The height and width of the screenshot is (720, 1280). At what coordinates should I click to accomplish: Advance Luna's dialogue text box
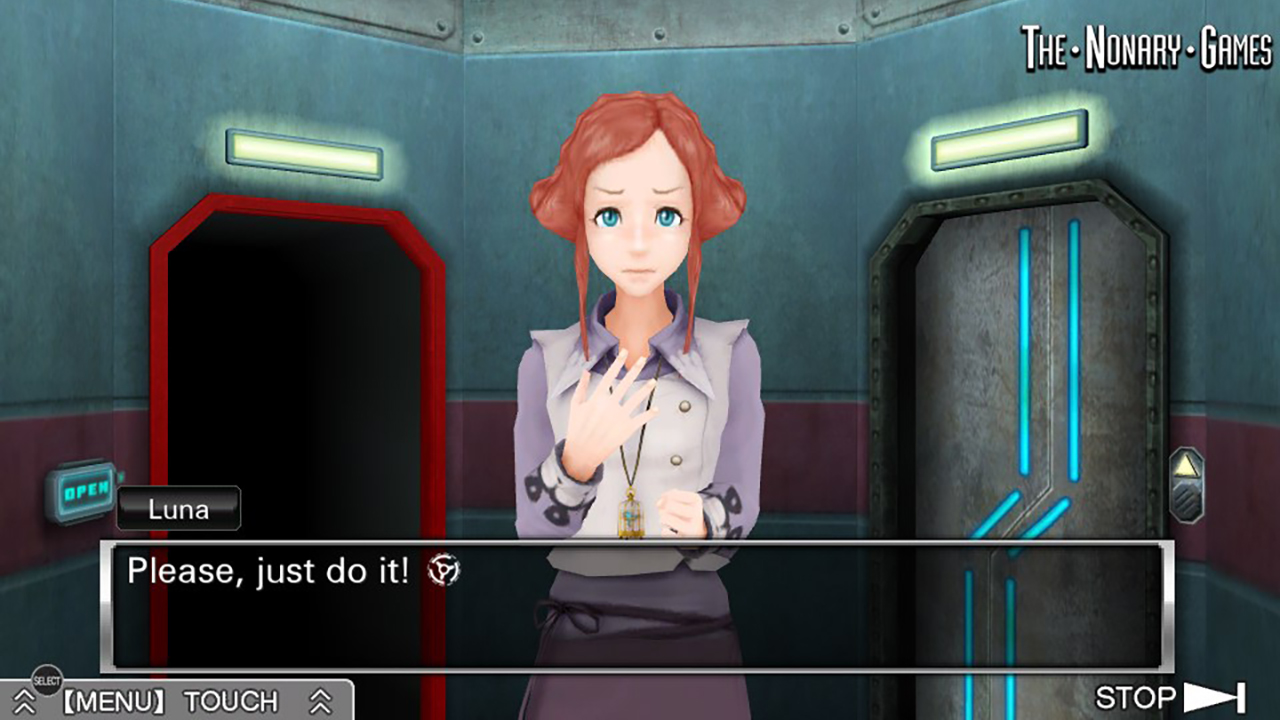click(636, 606)
